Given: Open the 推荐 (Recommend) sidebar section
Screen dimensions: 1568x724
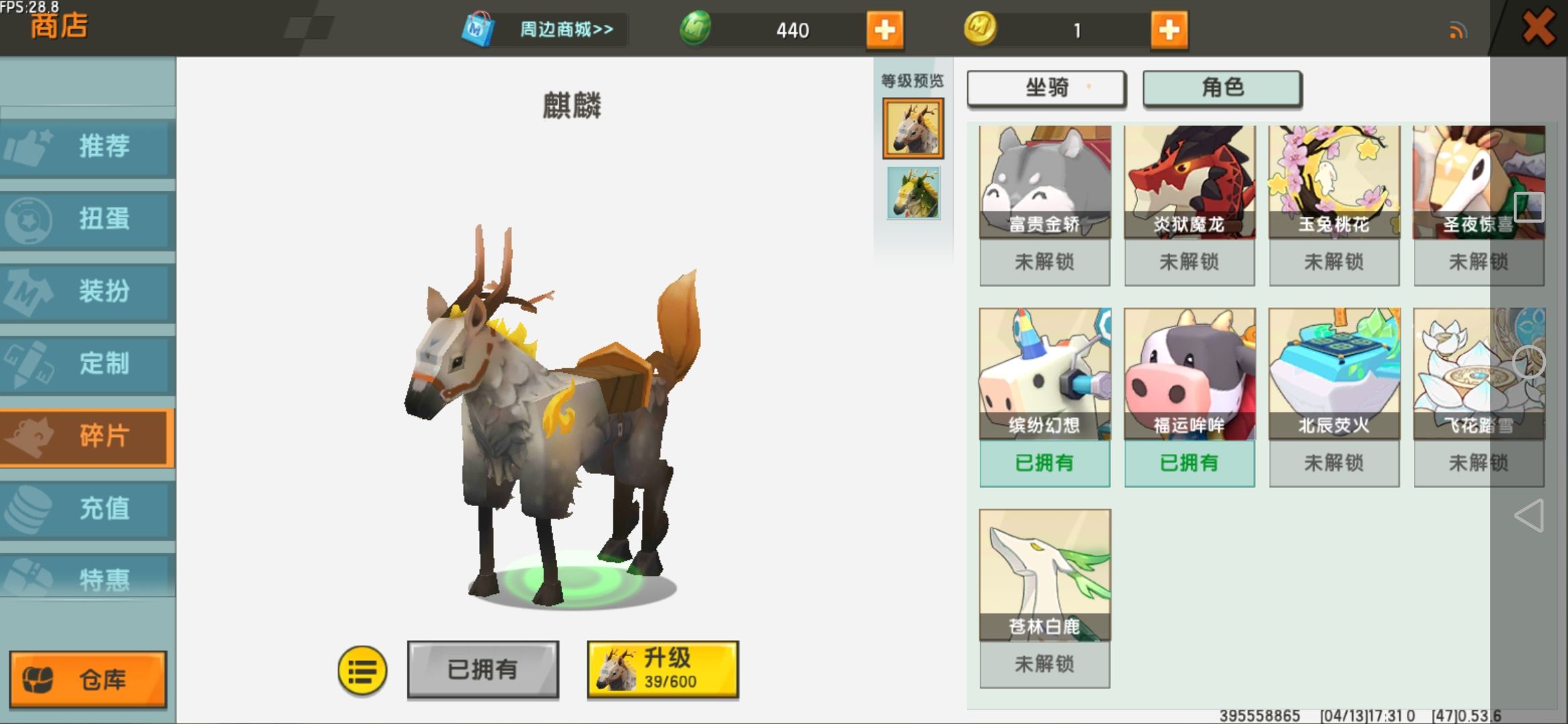Looking at the screenshot, I should click(x=87, y=147).
